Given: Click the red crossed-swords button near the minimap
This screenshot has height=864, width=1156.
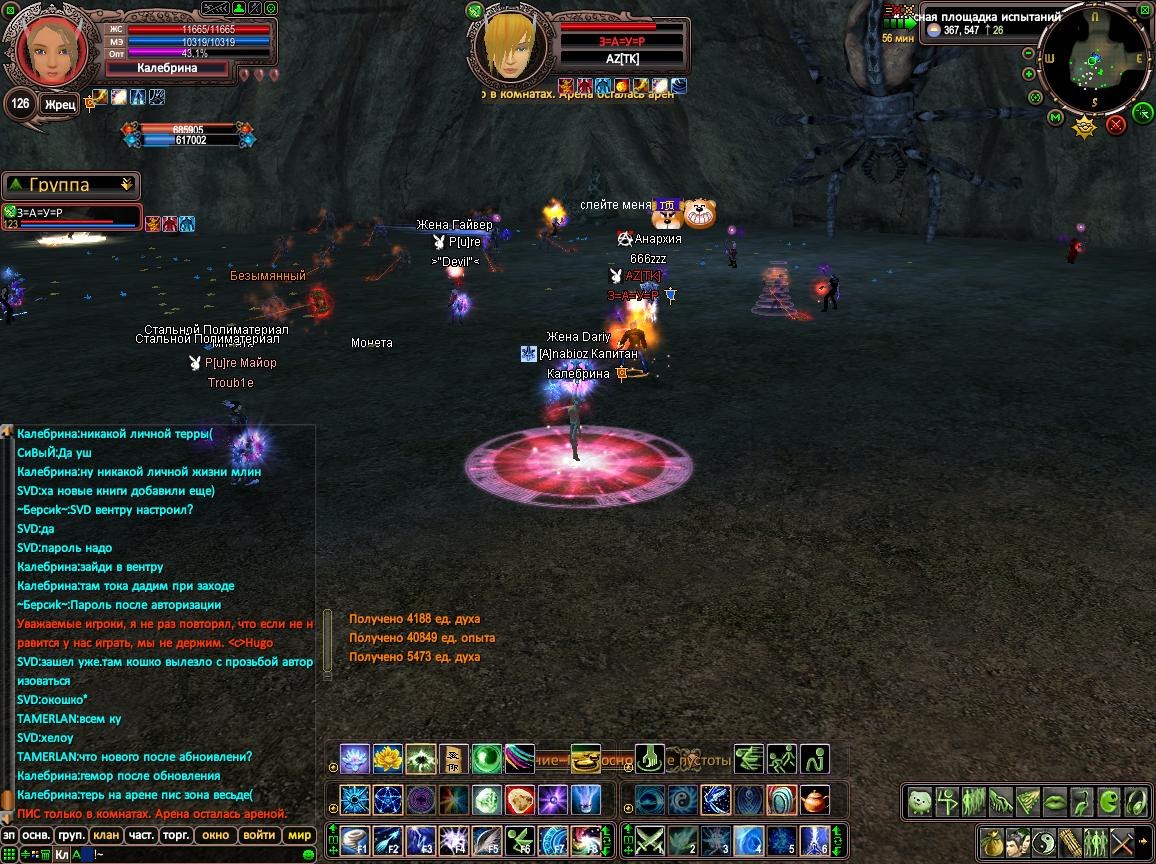Looking at the screenshot, I should coord(1116,124).
